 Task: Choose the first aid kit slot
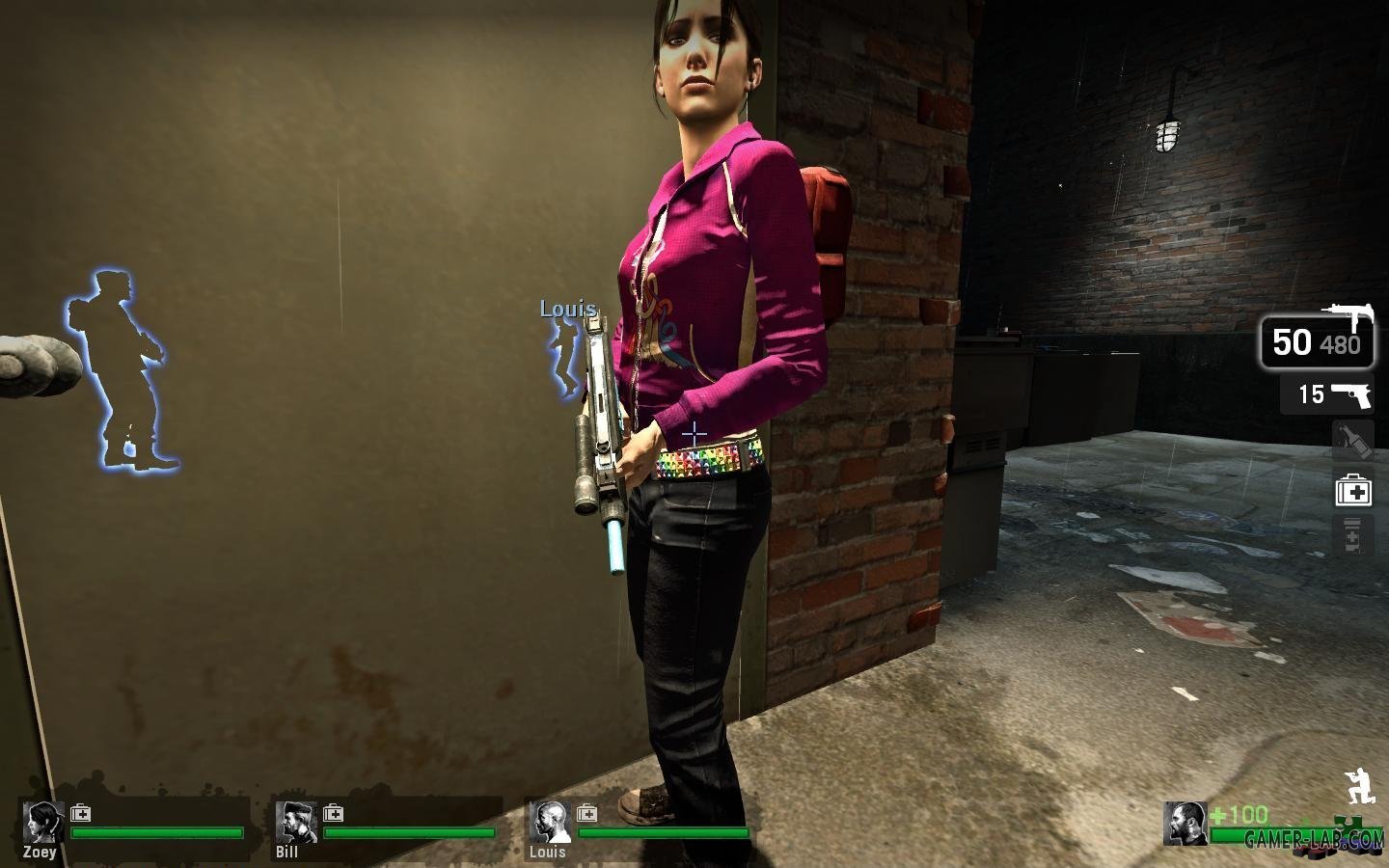pyautogui.click(x=1352, y=491)
